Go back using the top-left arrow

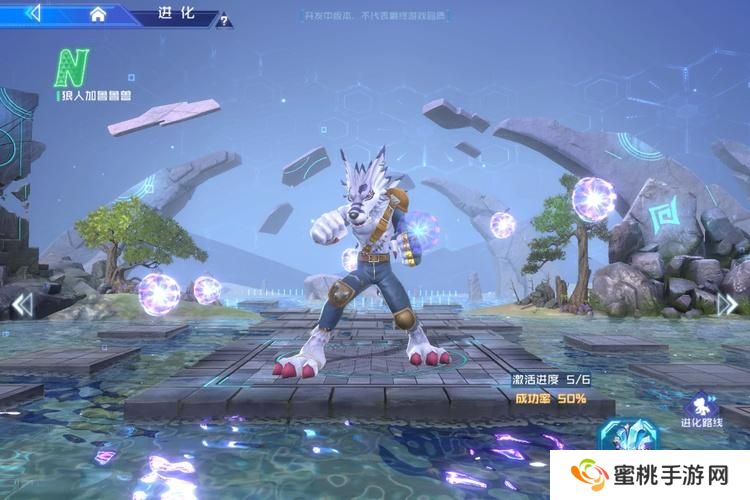tap(33, 14)
